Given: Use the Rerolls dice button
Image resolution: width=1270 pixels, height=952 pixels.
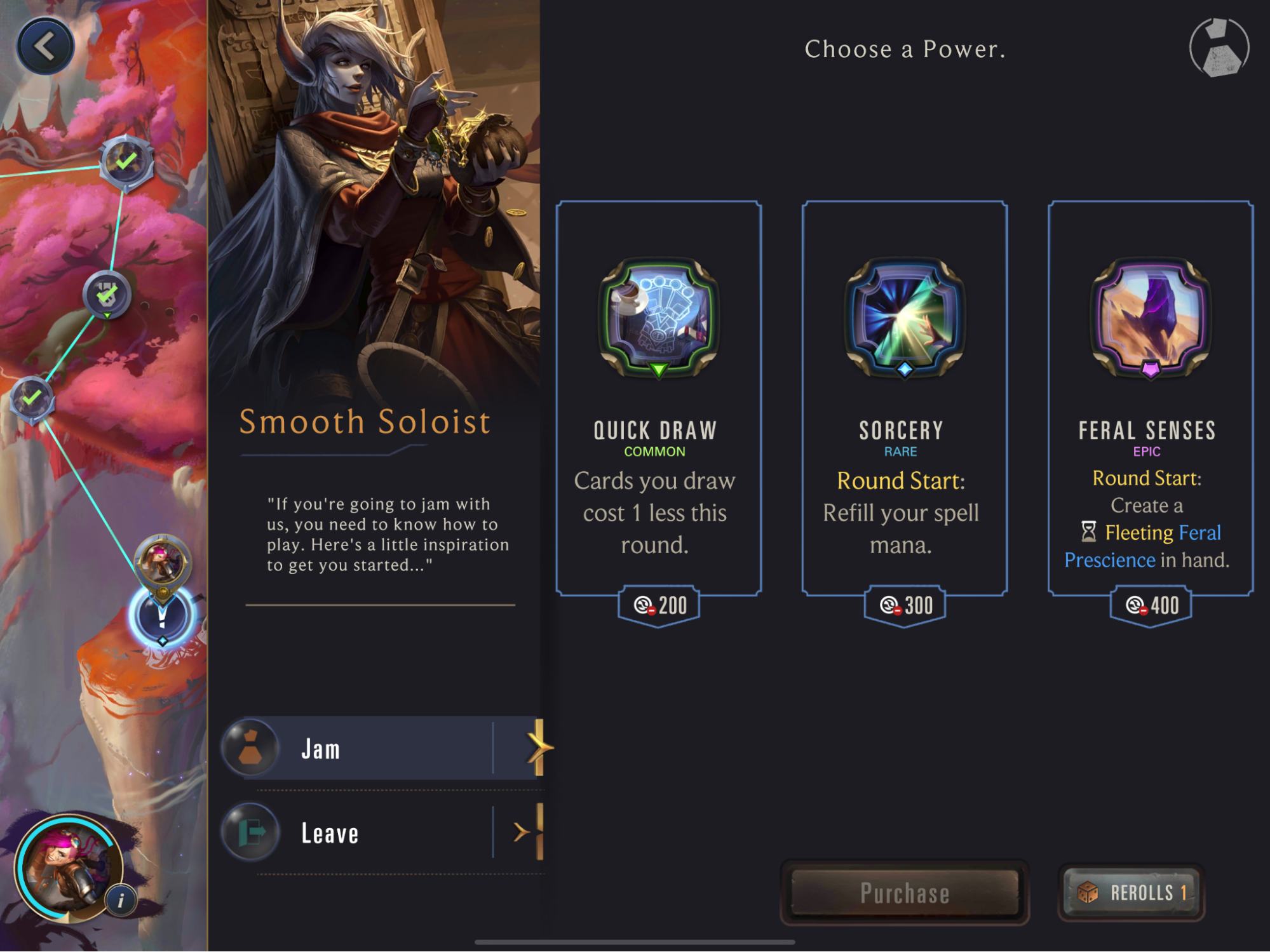Looking at the screenshot, I should click(1131, 893).
